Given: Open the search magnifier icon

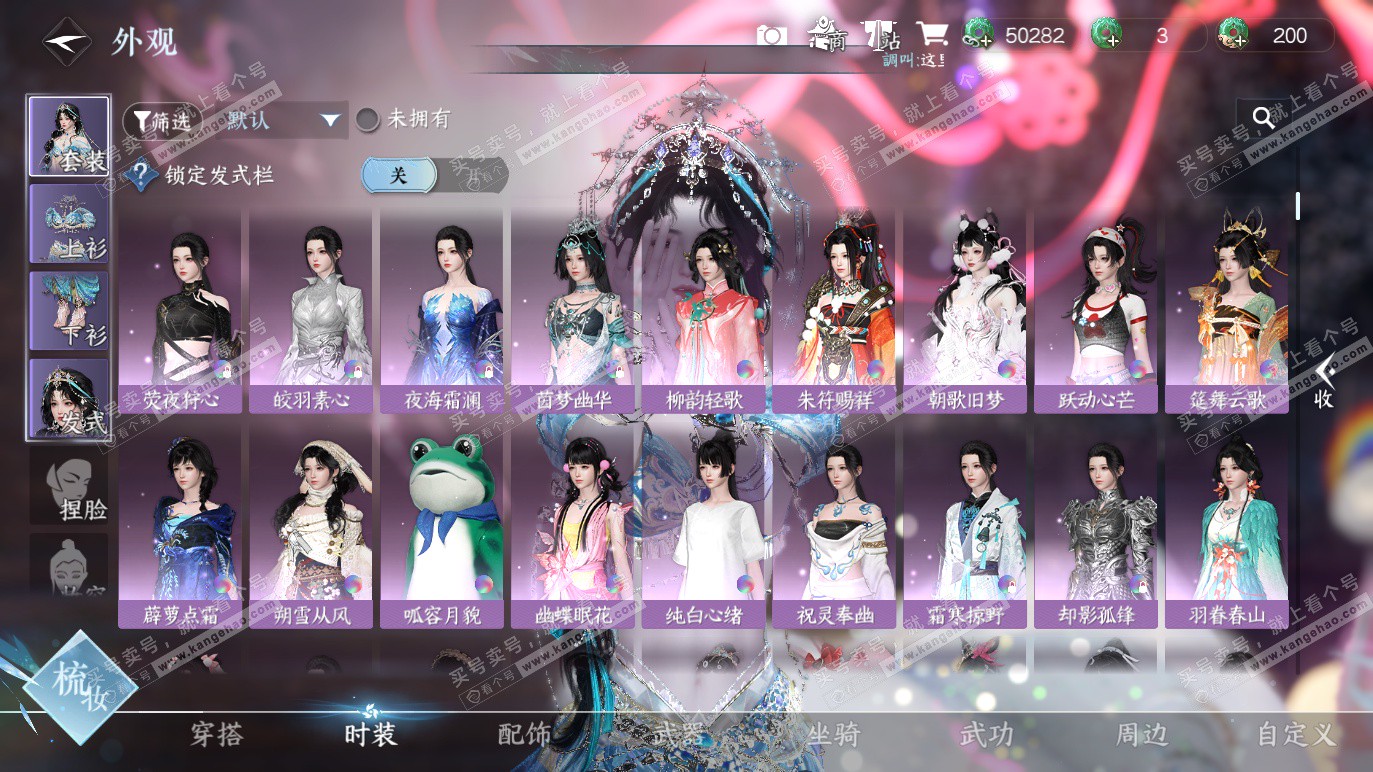Looking at the screenshot, I should click(x=1263, y=118).
